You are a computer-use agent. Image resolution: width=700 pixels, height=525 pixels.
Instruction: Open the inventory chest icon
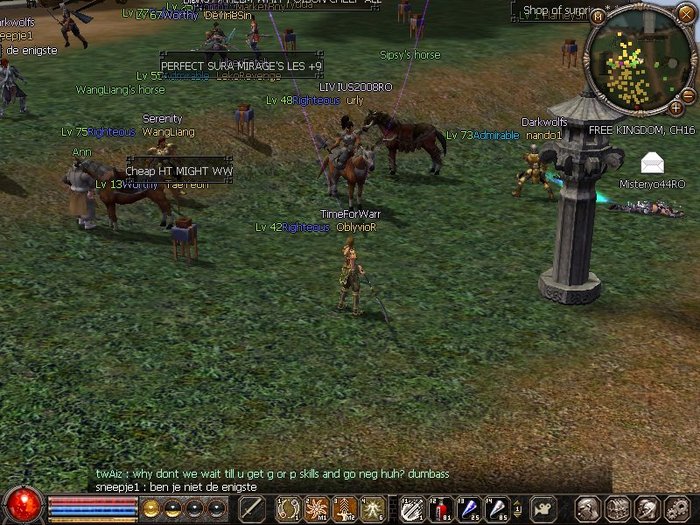pyautogui.click(x=617, y=508)
